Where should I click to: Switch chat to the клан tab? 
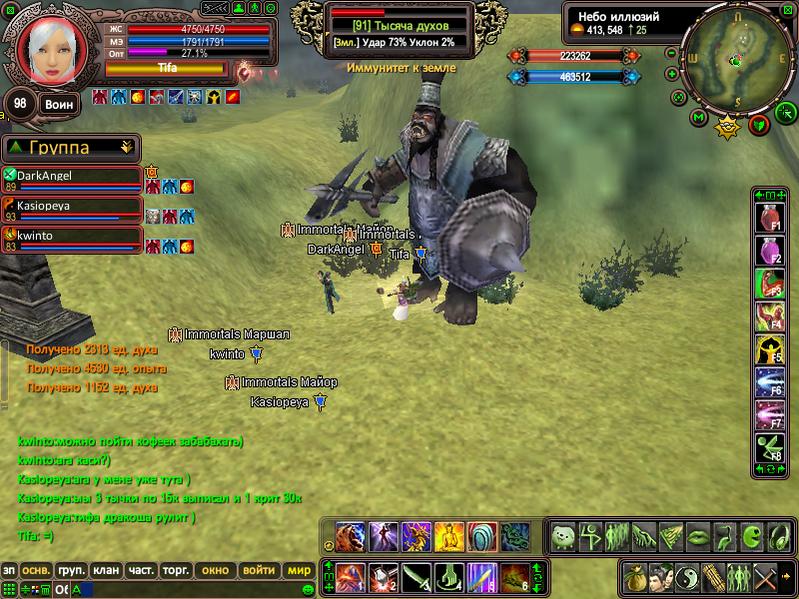point(105,571)
